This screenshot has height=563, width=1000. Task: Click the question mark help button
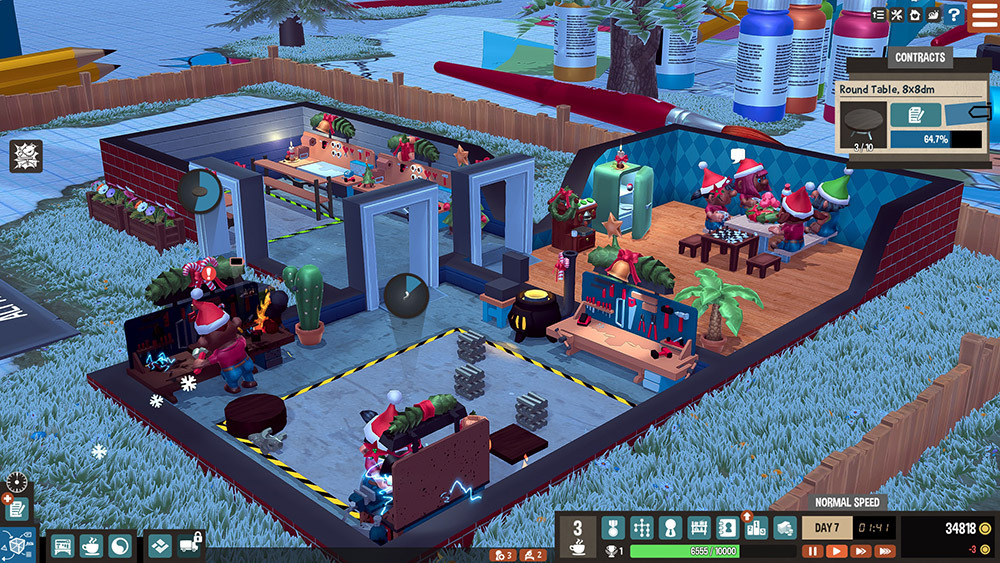pyautogui.click(x=954, y=15)
